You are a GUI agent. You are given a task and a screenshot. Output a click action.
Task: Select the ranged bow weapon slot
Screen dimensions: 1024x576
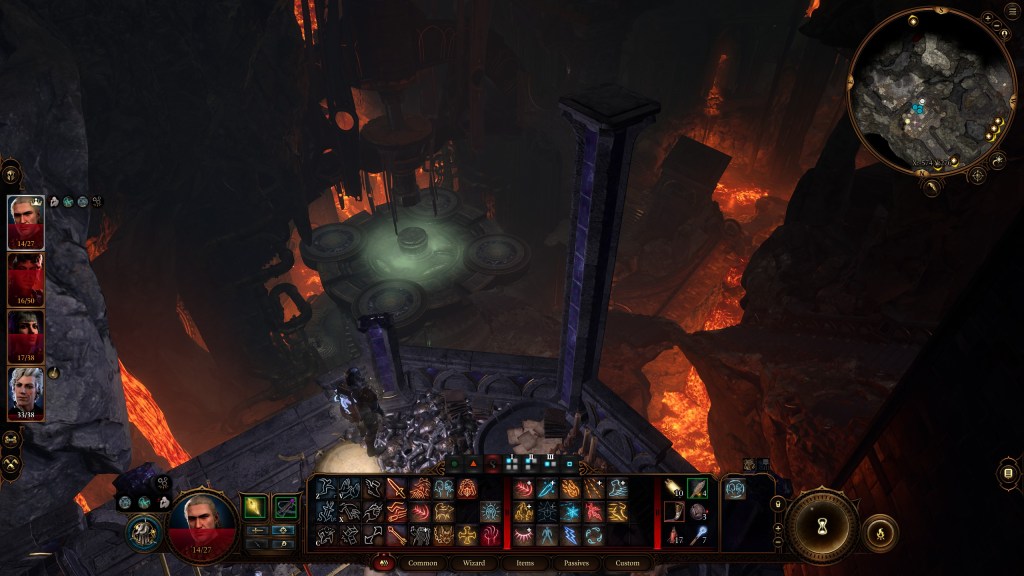(285, 508)
